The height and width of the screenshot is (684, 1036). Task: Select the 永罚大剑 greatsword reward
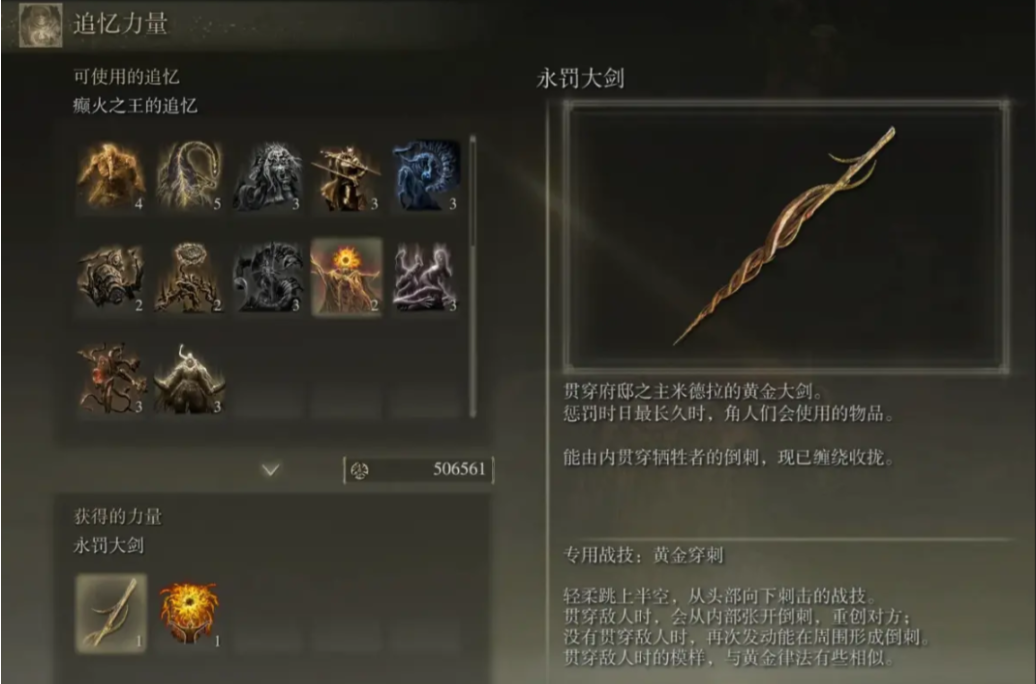112,613
